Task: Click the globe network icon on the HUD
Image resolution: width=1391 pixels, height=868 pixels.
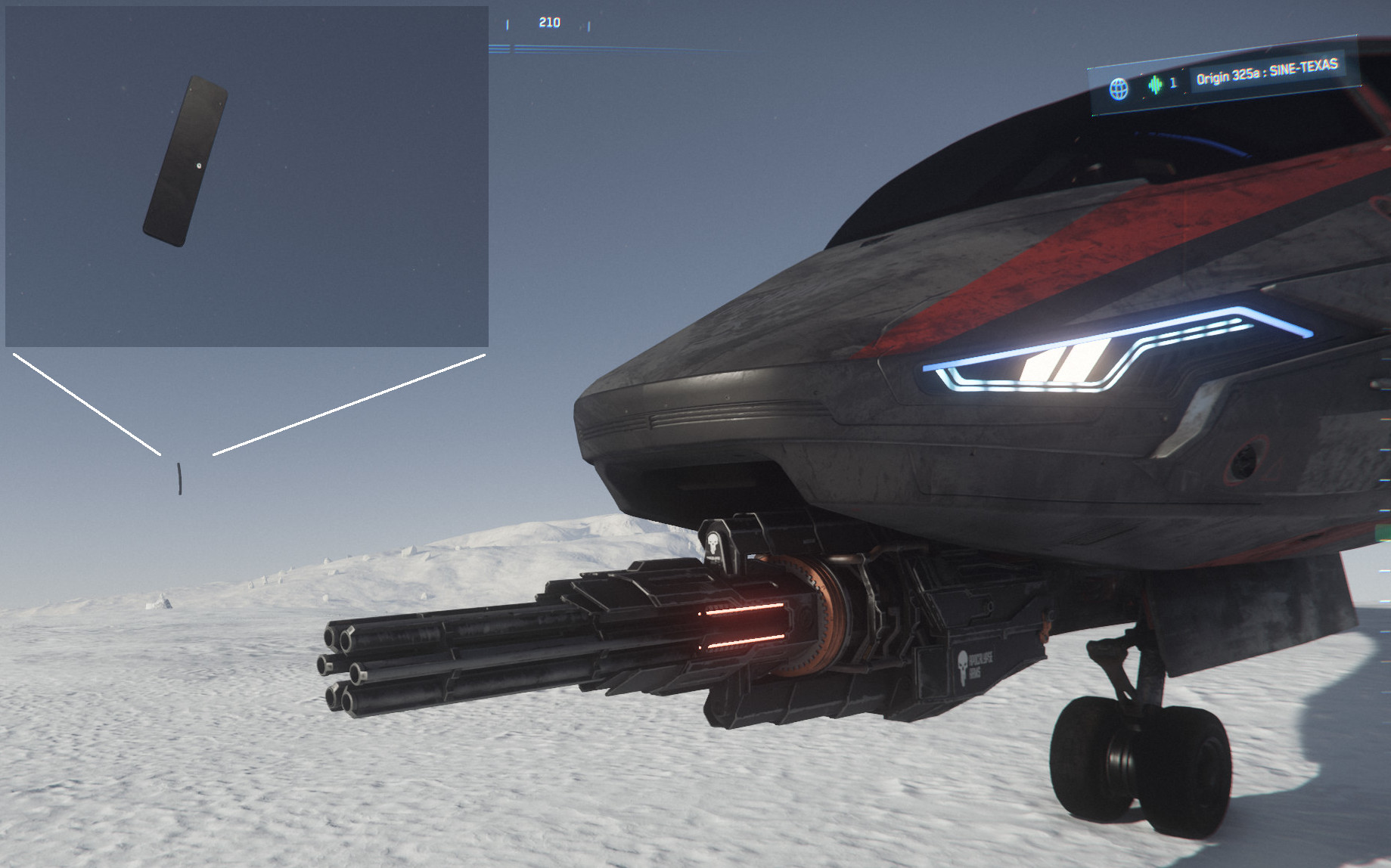Action: [x=1119, y=86]
